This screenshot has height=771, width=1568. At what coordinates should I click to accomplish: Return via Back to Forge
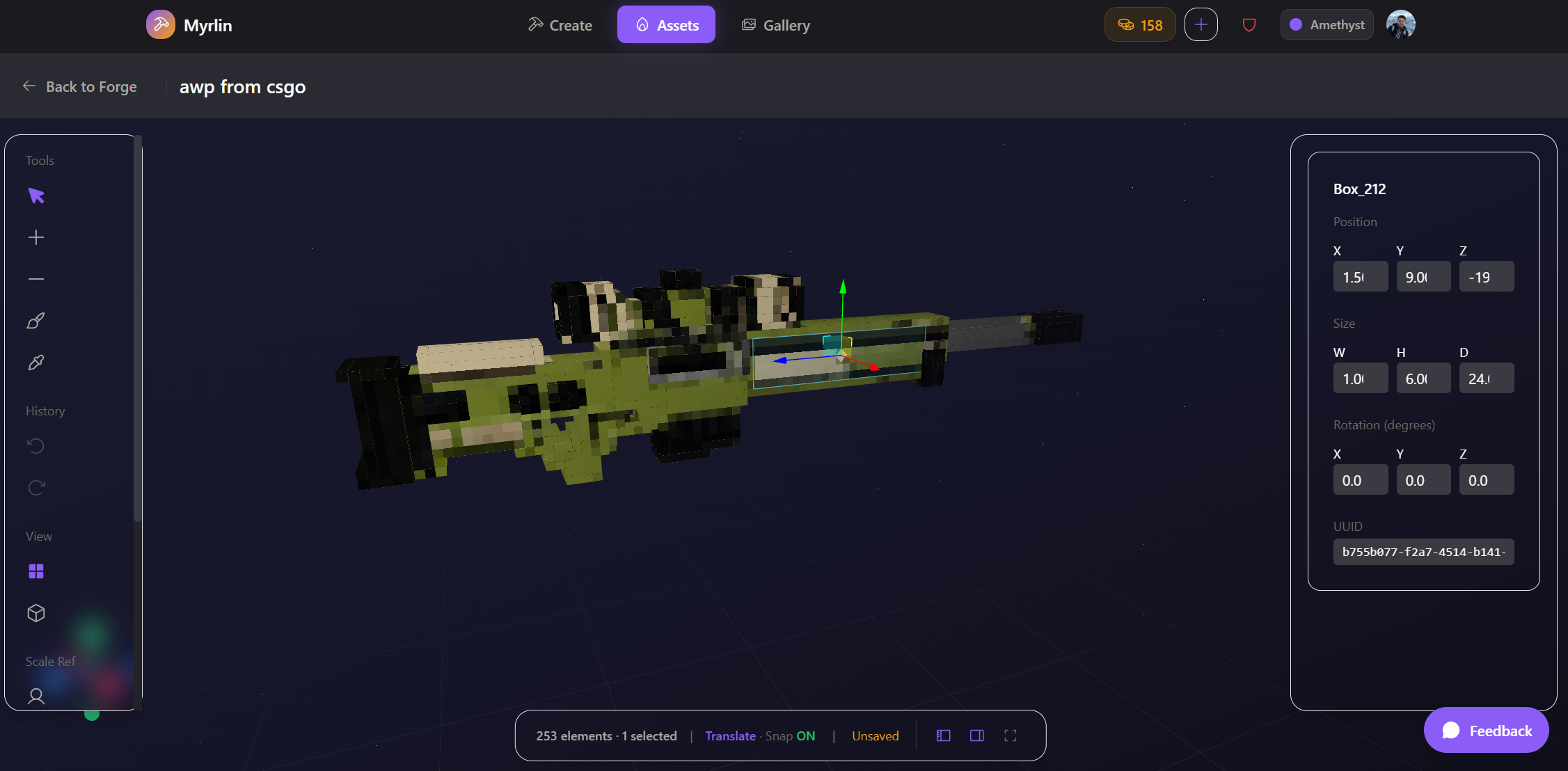(80, 86)
